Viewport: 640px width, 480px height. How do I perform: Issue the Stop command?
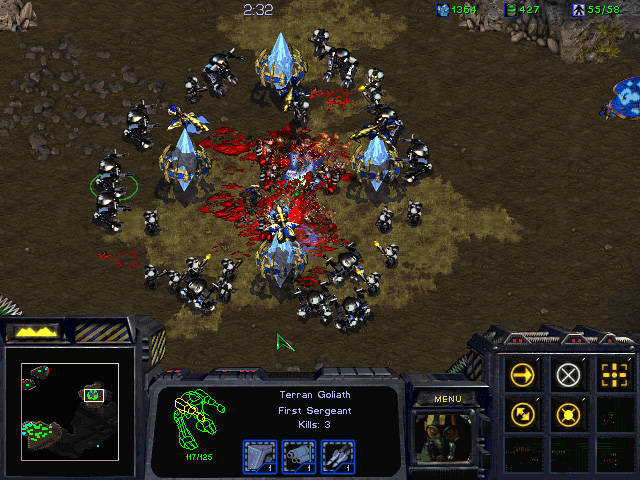[568, 374]
